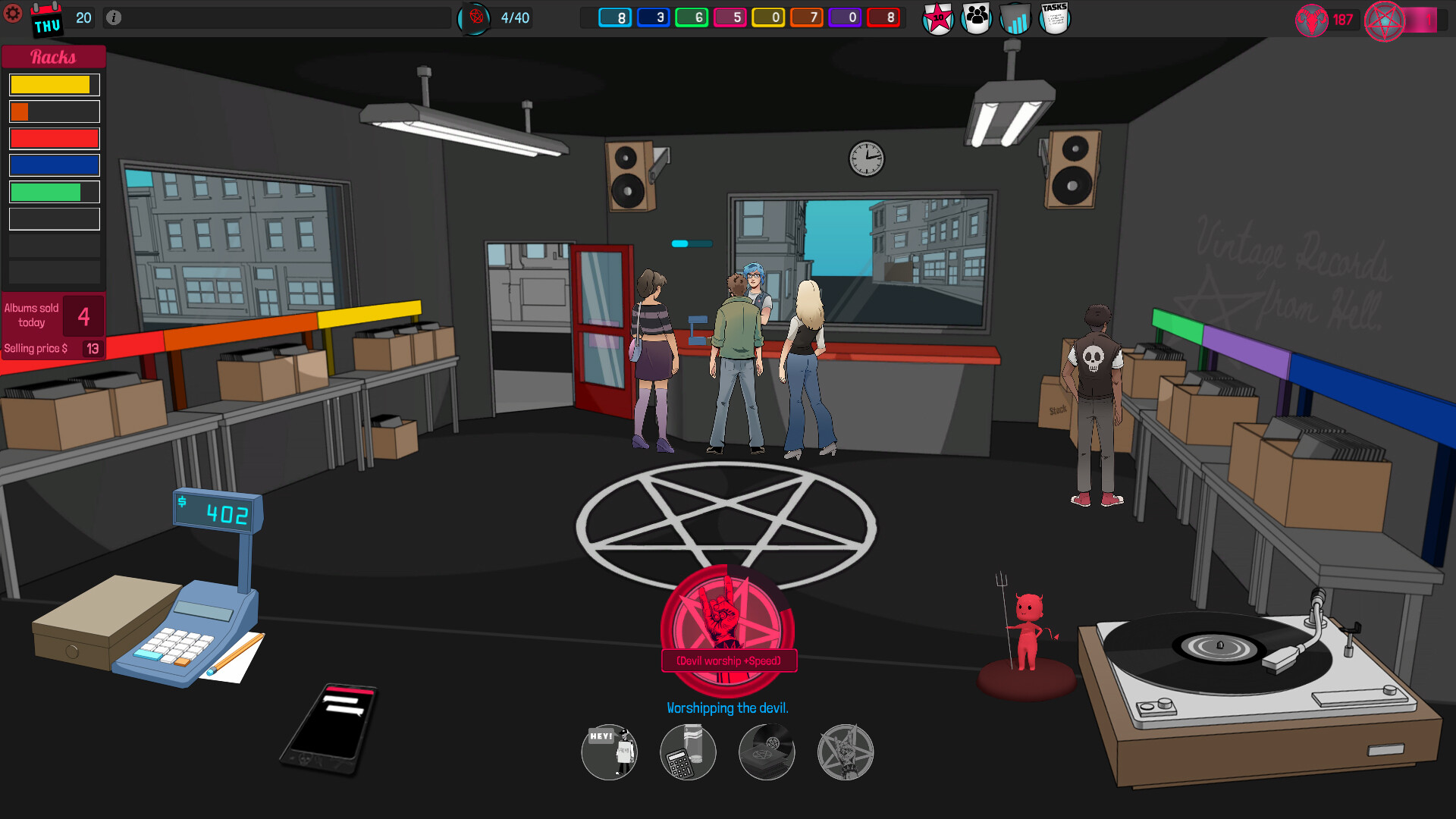Image resolution: width=1456 pixels, height=819 pixels.
Task: Open the statistics bar chart icon
Action: [x=1015, y=19]
